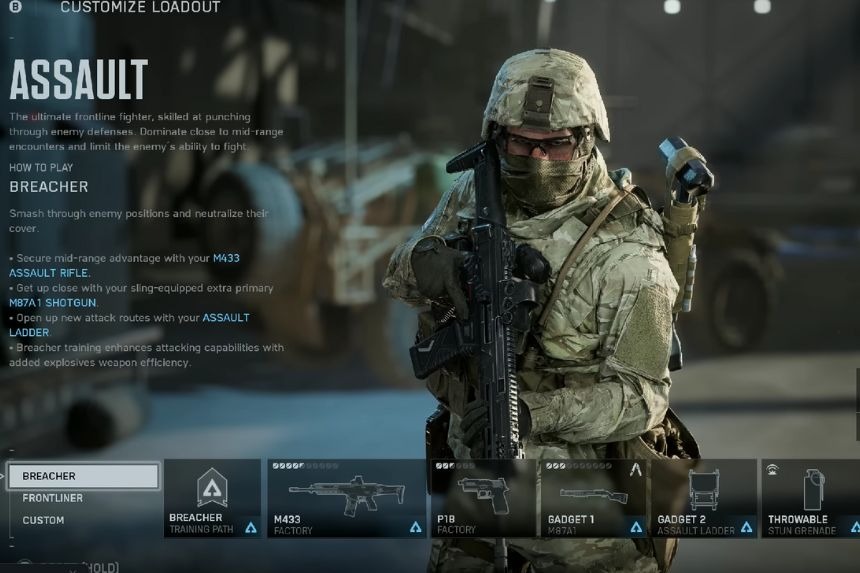This screenshot has height=573, width=860.
Task: Select the Breacher loadout preset
Action: [83, 476]
